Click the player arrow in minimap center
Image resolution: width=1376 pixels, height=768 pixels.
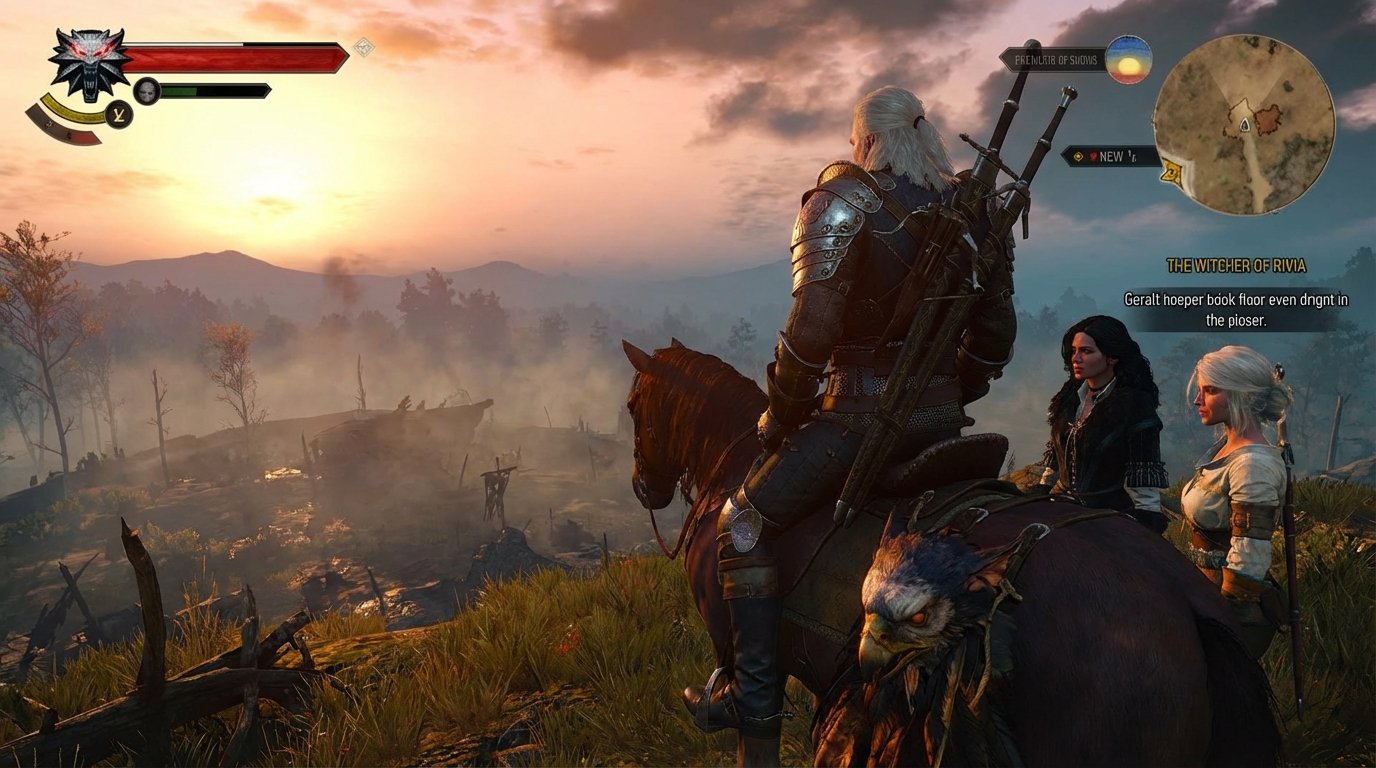point(1244,126)
